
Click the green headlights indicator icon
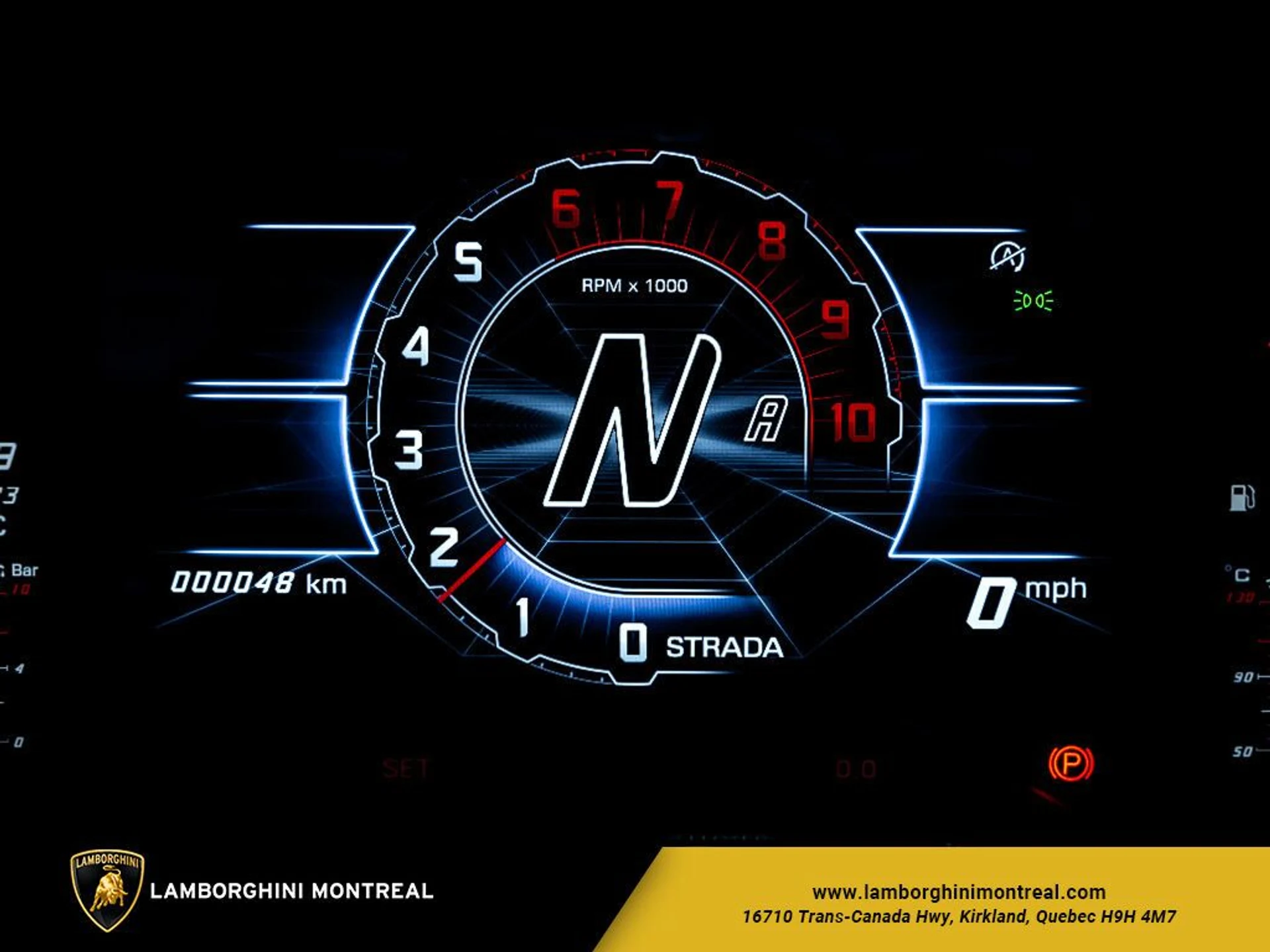pyautogui.click(x=1033, y=301)
